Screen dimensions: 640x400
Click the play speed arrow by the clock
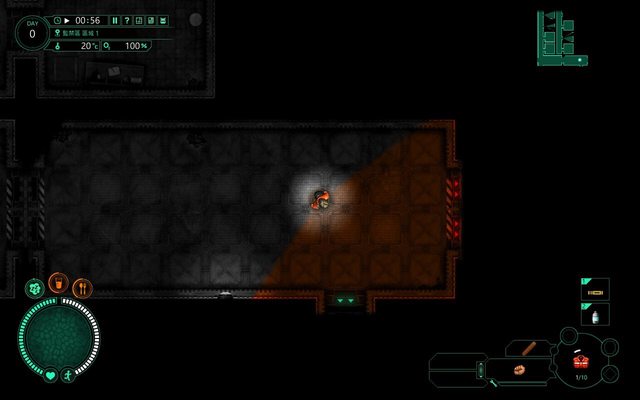67,20
